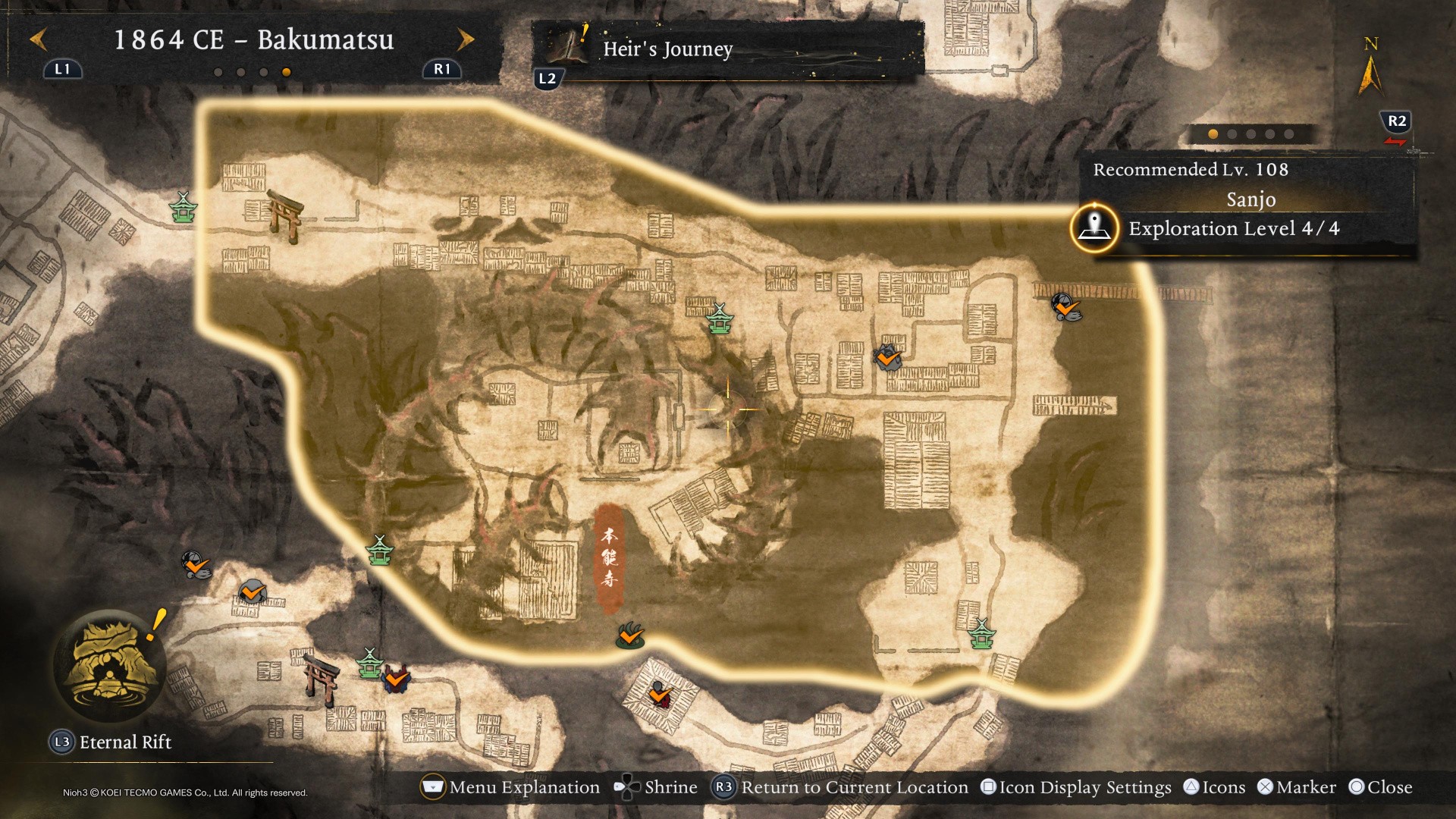Click the north compass indicator

(1370, 68)
